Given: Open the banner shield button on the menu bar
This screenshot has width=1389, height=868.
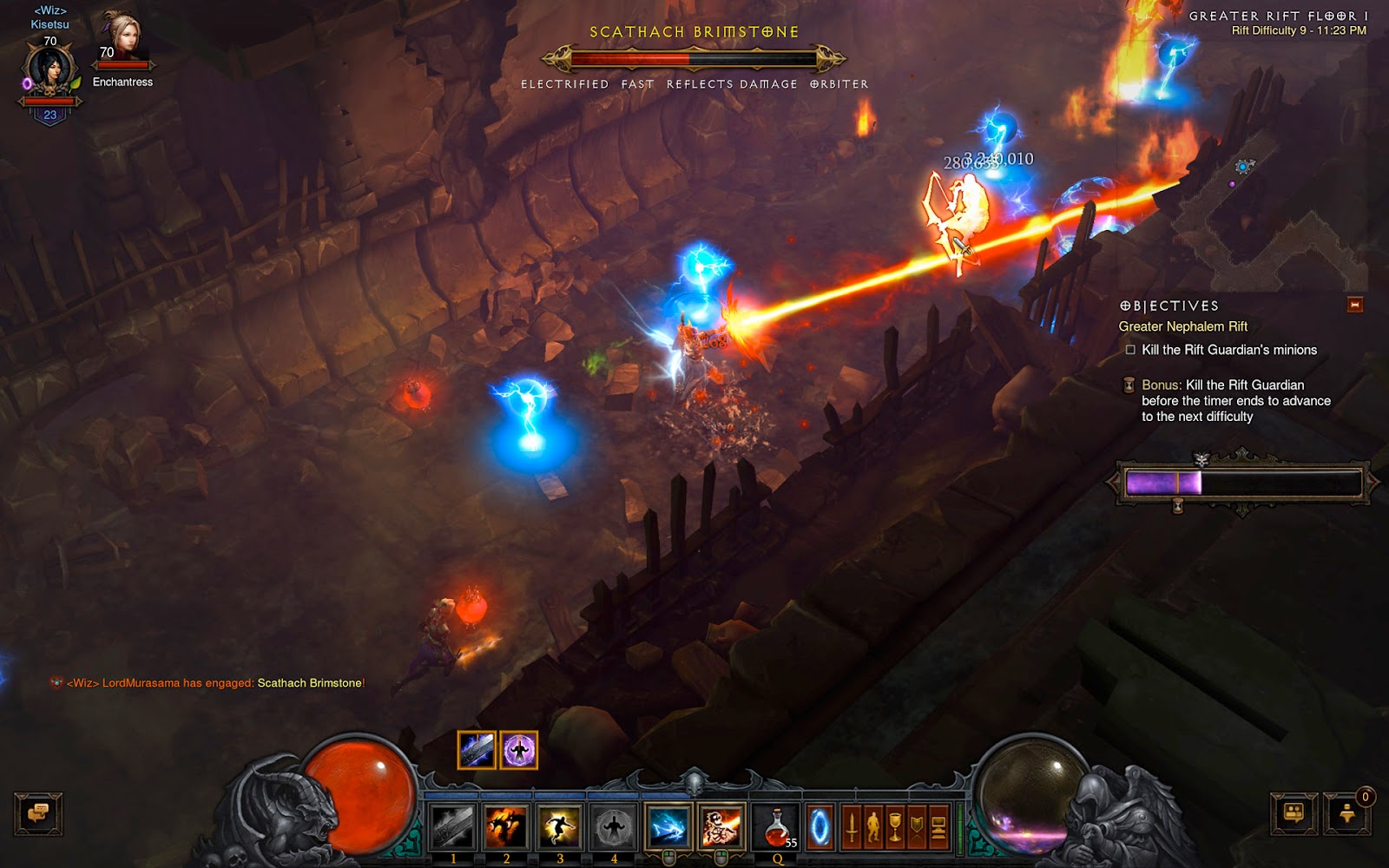Looking at the screenshot, I should pyautogui.click(x=917, y=827).
